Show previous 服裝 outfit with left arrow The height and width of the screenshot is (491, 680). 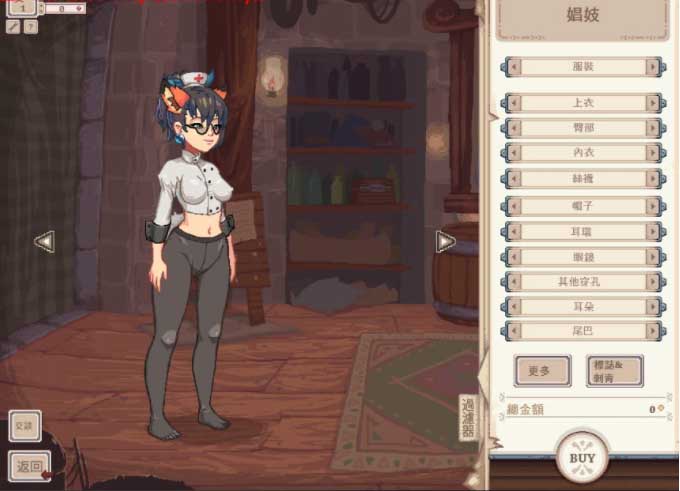[515, 67]
